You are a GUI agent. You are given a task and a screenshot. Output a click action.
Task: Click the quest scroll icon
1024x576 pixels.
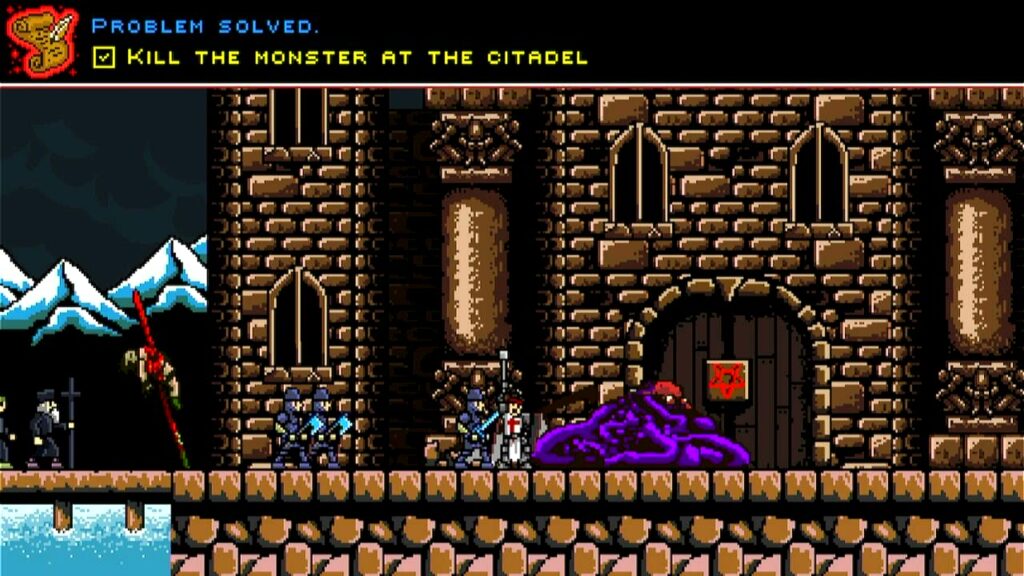(42, 42)
